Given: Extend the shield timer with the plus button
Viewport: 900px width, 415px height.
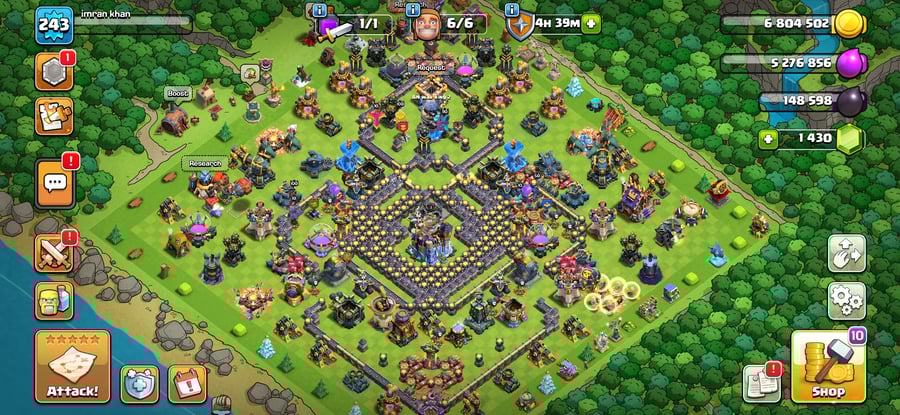Looking at the screenshot, I should point(592,23).
